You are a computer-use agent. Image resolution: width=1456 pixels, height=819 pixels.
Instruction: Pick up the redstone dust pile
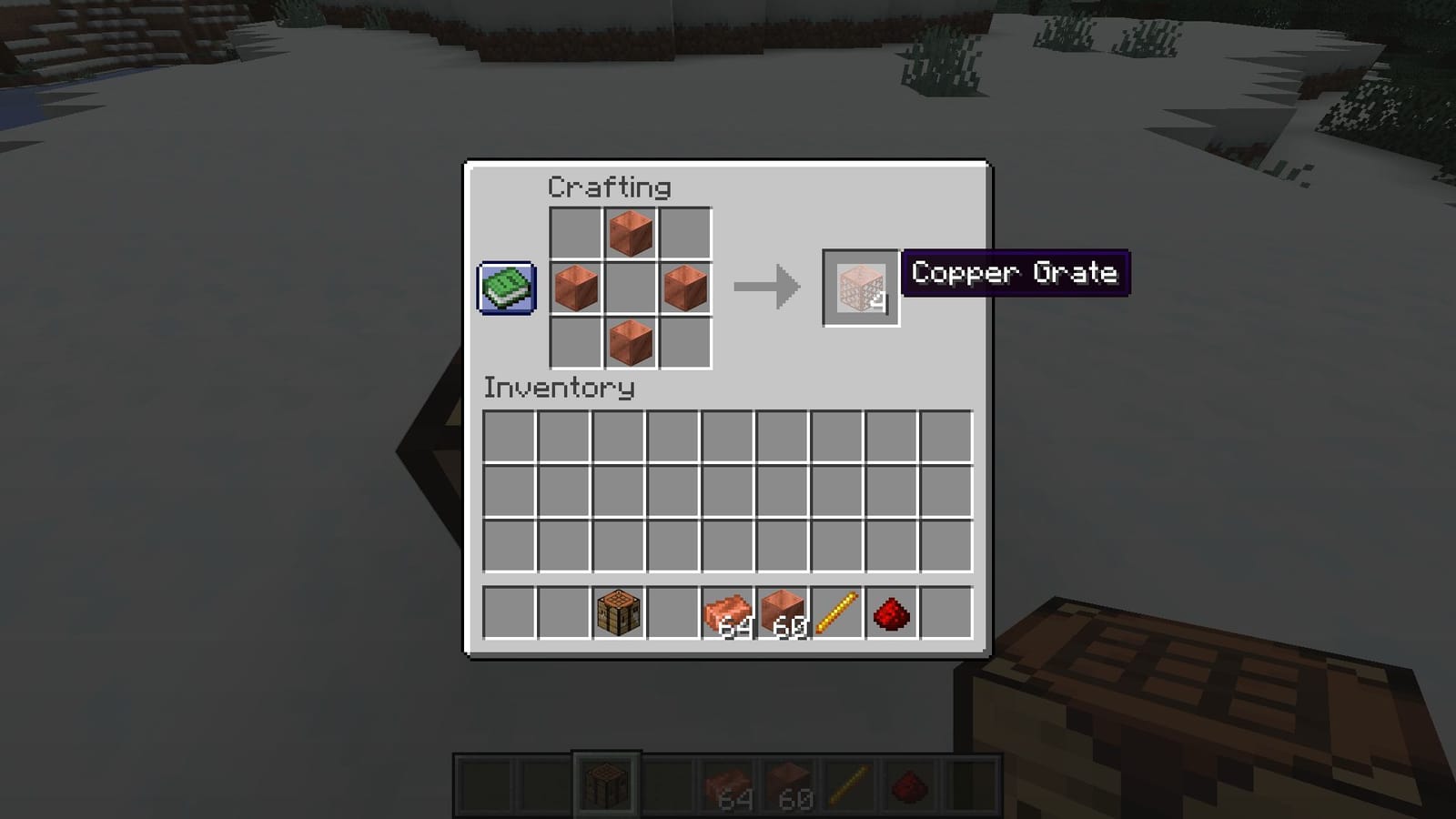coord(891,612)
